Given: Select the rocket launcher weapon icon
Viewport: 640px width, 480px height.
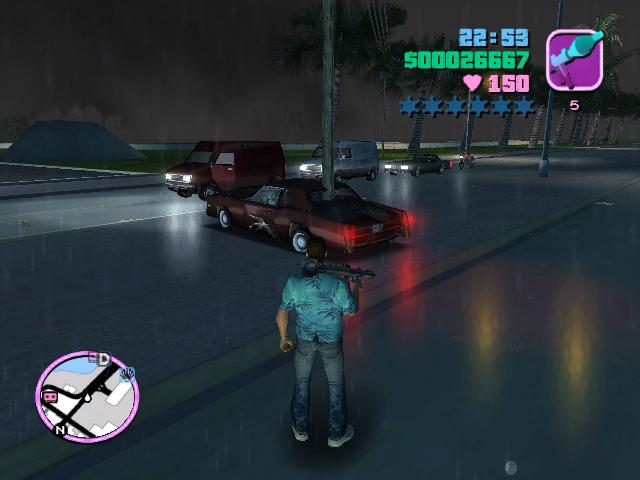Looking at the screenshot, I should (574, 59).
